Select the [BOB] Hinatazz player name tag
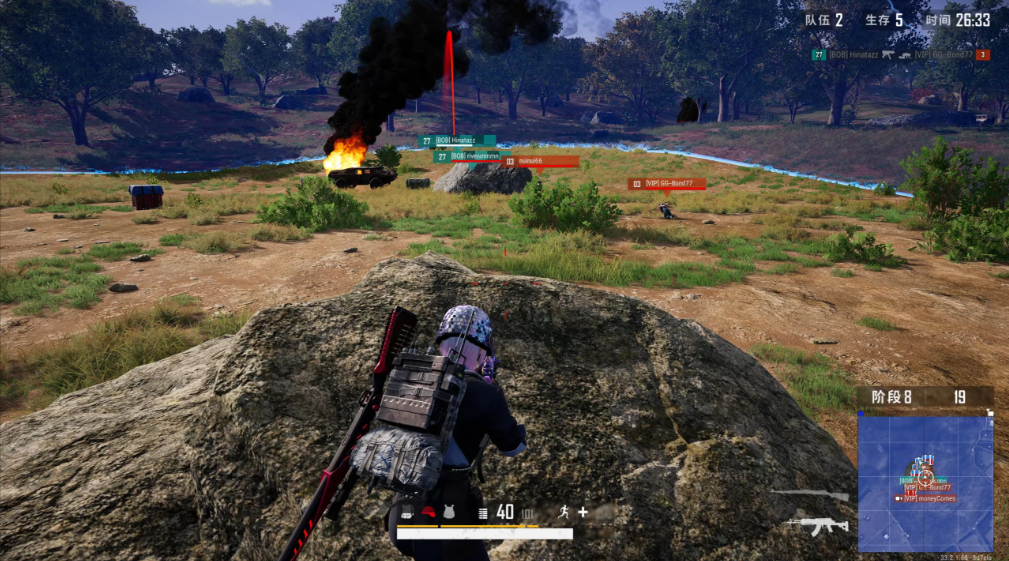Screen dimensions: 1009x561 (x=458, y=141)
